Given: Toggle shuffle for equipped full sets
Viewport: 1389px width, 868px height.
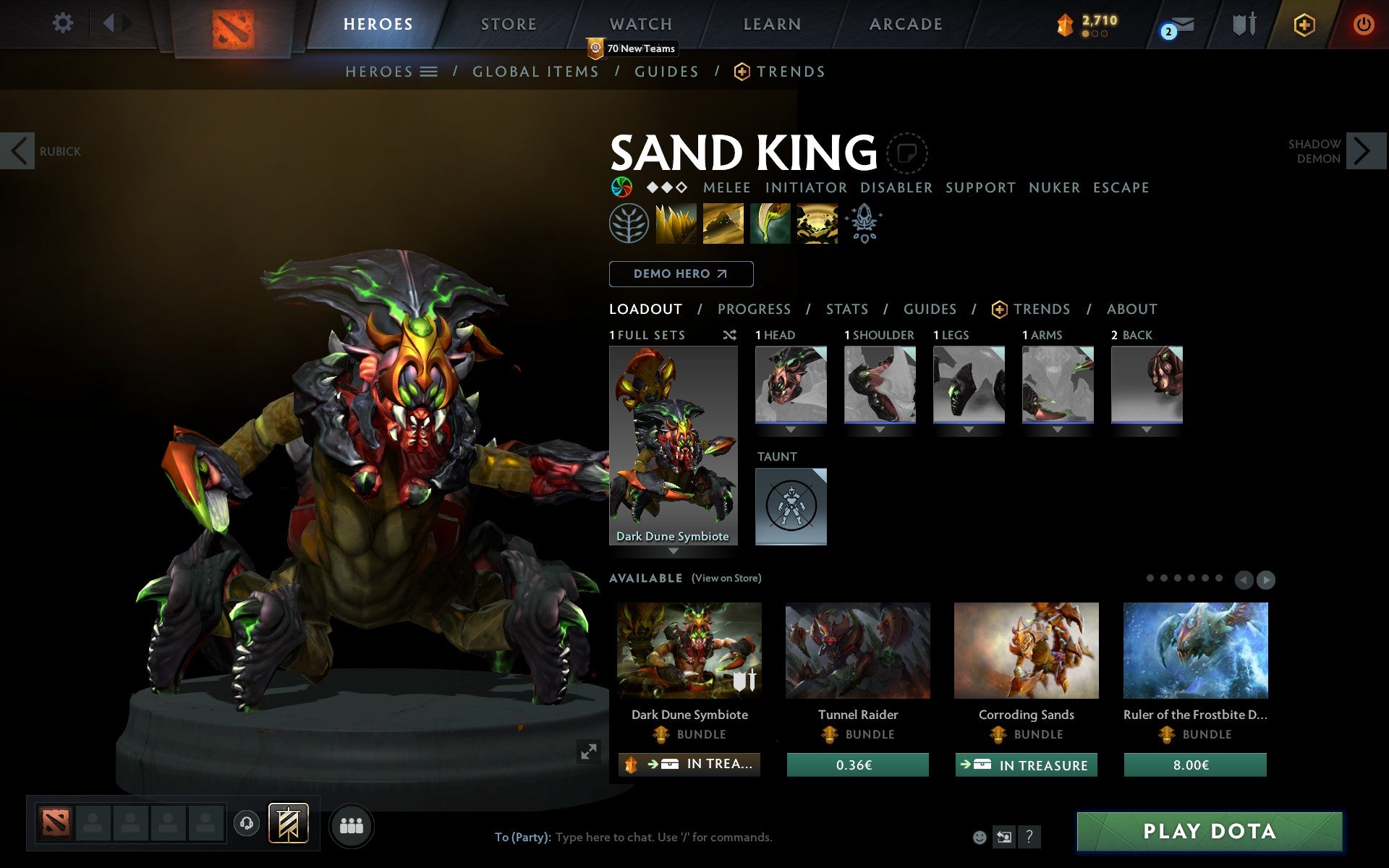Looking at the screenshot, I should pos(729,335).
